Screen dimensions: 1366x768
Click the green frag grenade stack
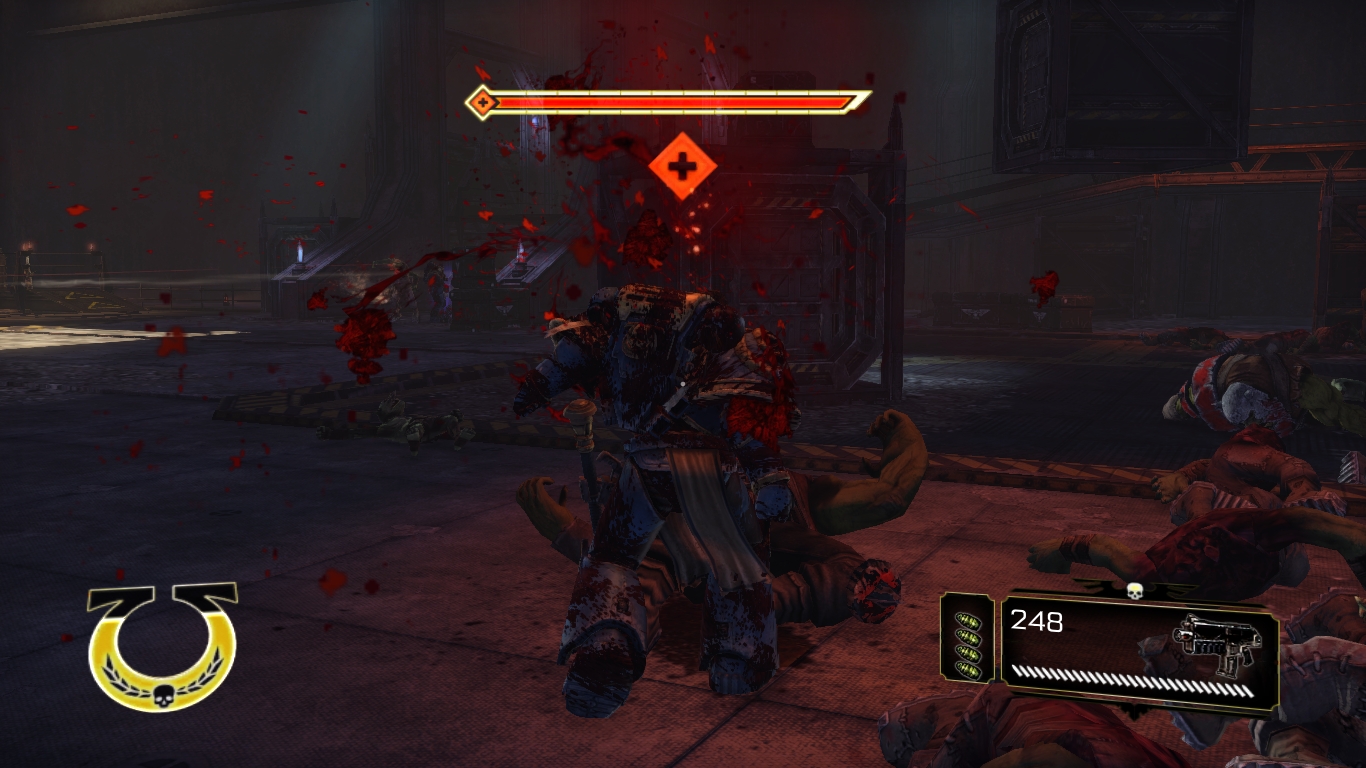point(967,639)
